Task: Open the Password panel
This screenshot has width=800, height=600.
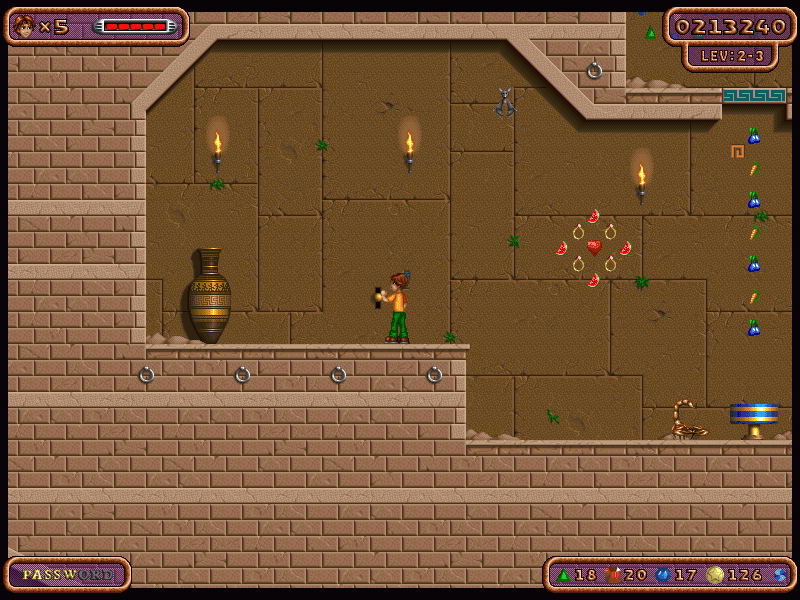Action: point(68,574)
